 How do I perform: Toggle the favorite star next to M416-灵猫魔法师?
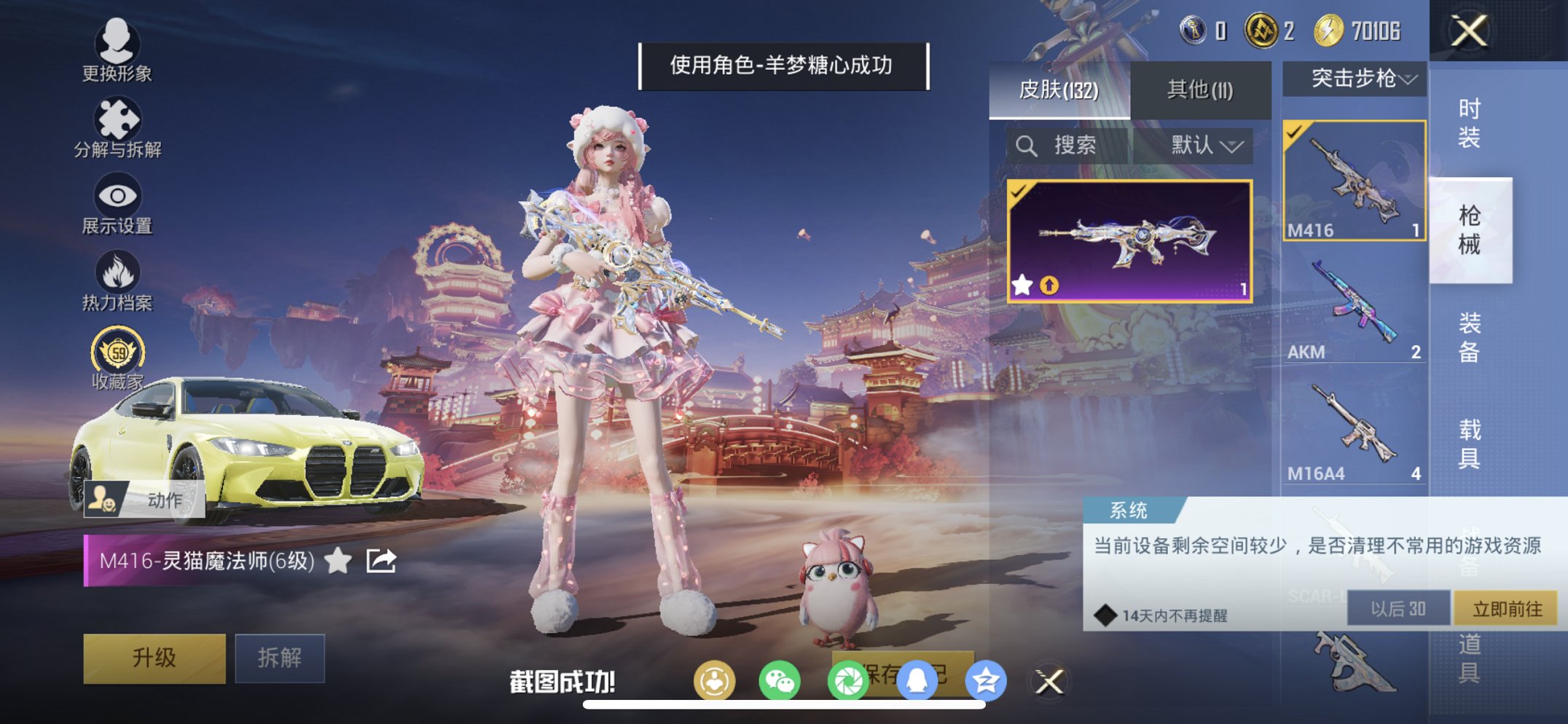336,561
